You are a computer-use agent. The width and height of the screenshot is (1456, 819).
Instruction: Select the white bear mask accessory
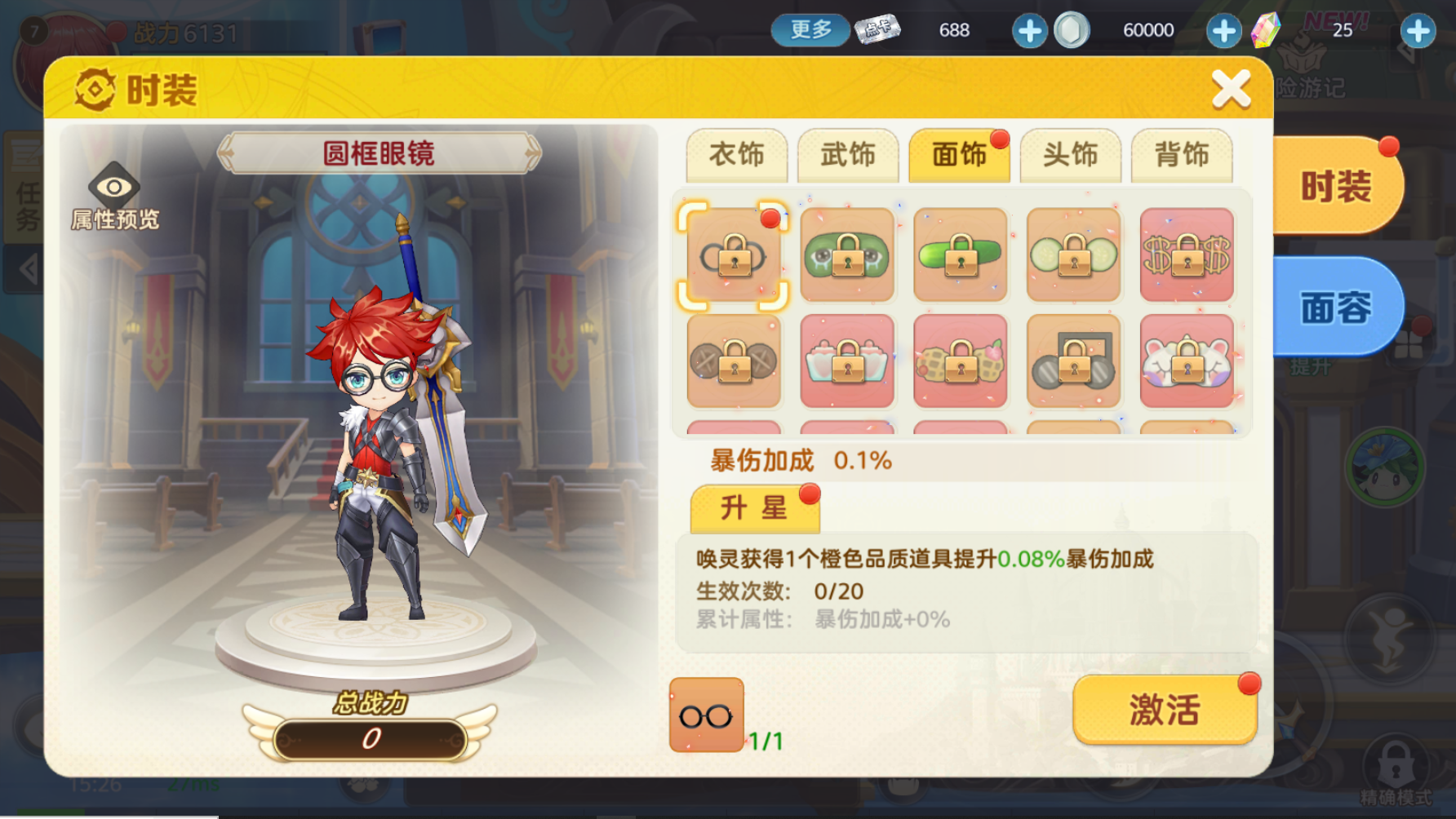(1186, 362)
